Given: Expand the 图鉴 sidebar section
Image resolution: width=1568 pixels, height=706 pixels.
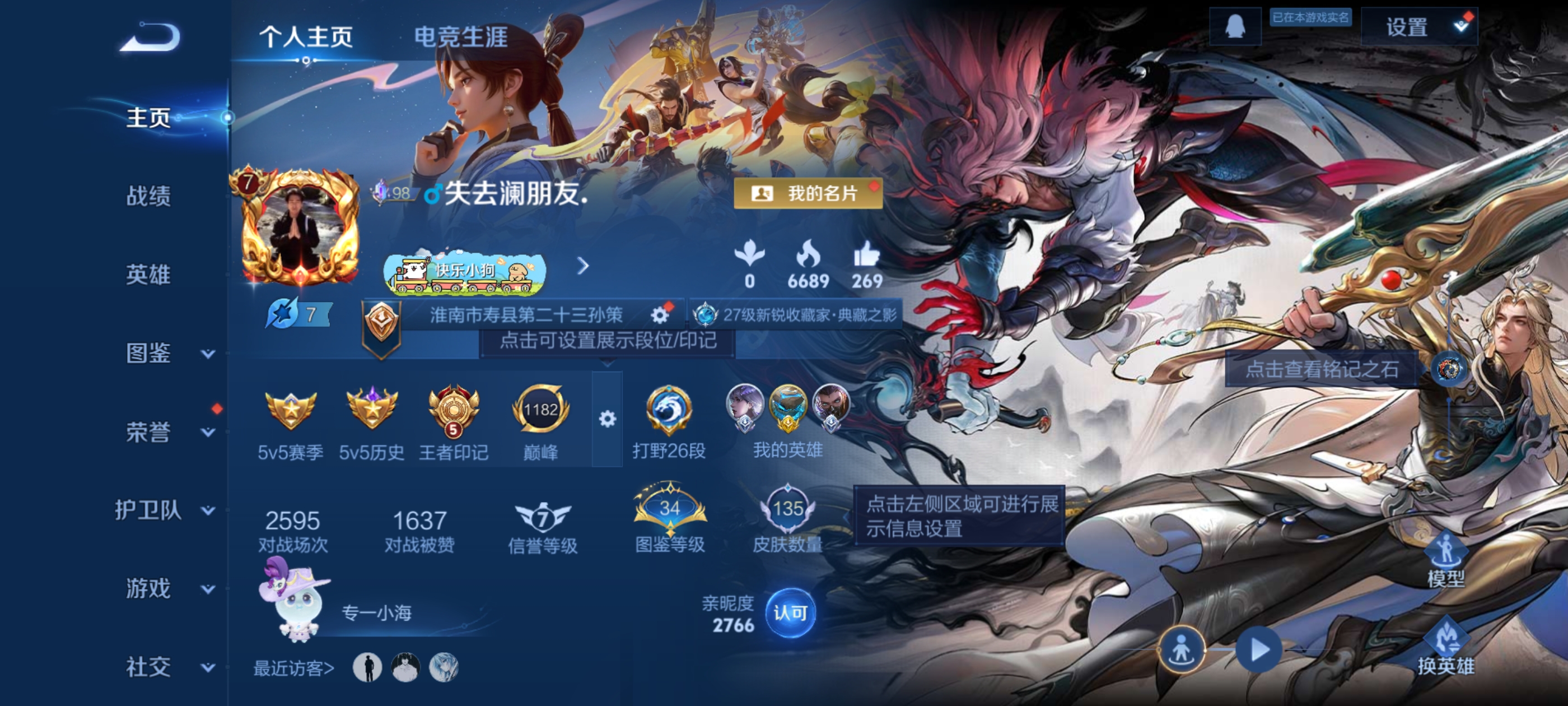Looking at the screenshot, I should point(150,354).
